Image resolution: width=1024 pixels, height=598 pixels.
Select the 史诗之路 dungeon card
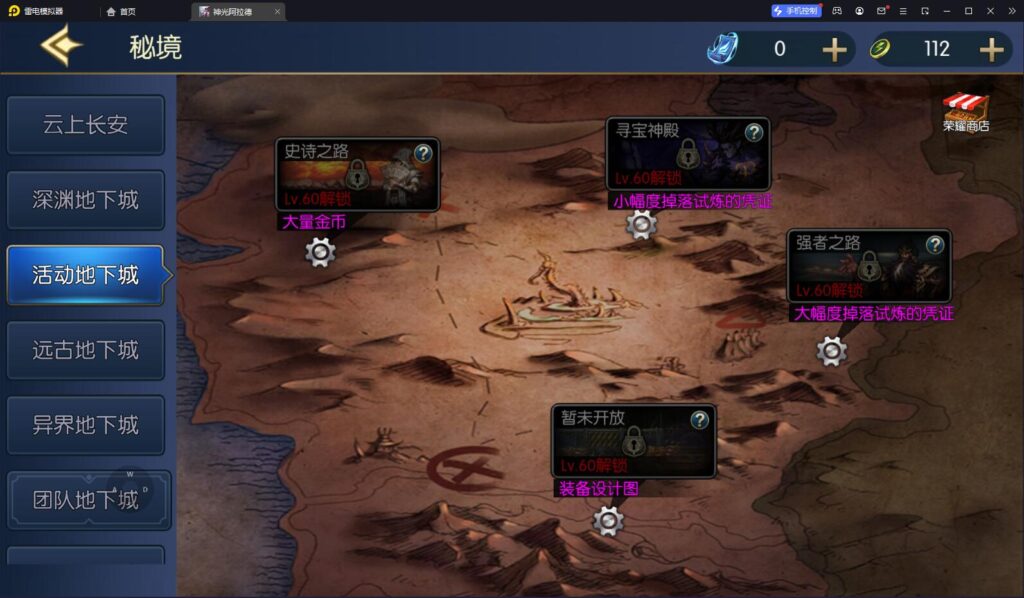[x=357, y=175]
